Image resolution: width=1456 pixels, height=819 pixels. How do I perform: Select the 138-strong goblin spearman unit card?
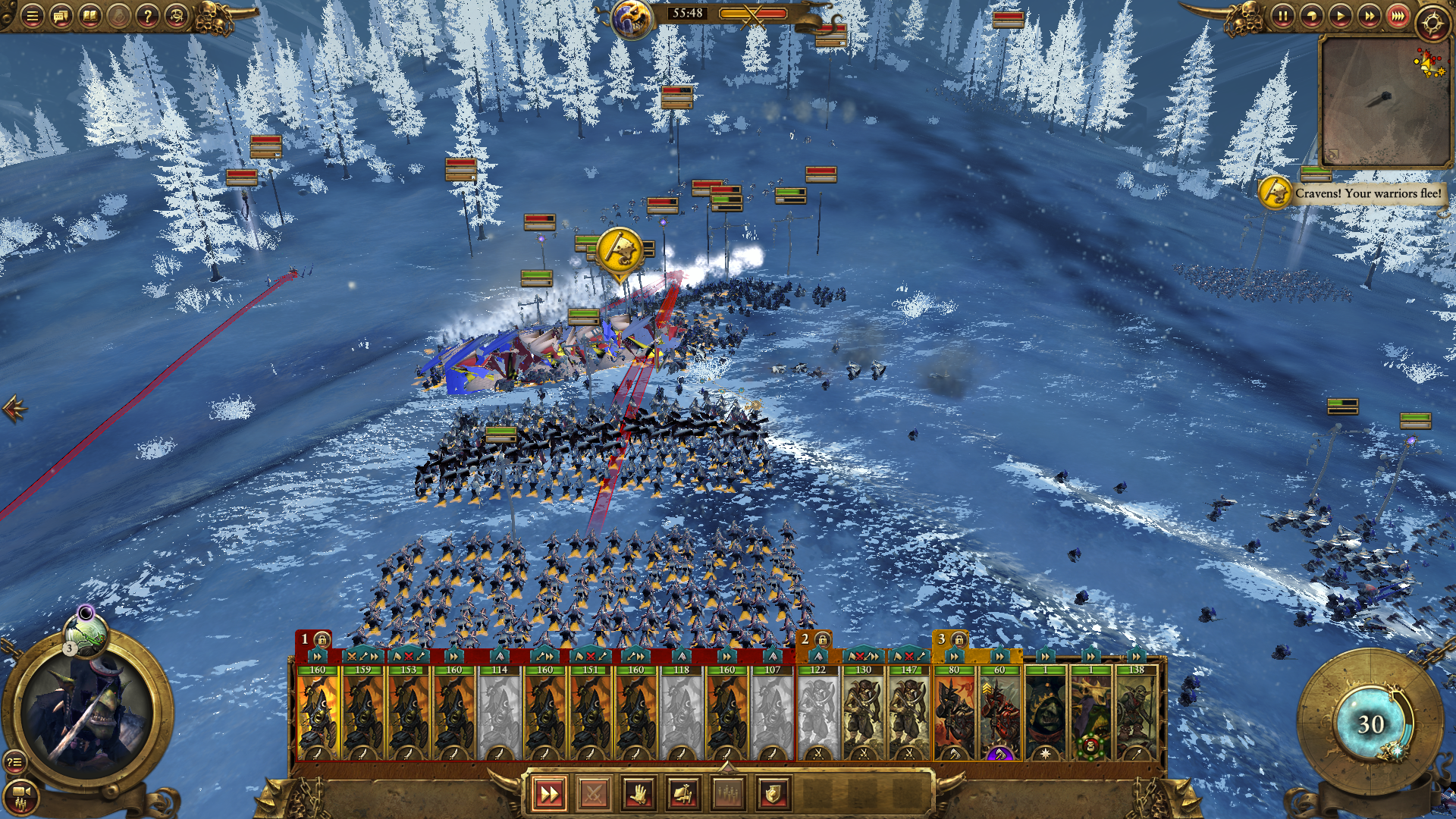pos(1136,713)
